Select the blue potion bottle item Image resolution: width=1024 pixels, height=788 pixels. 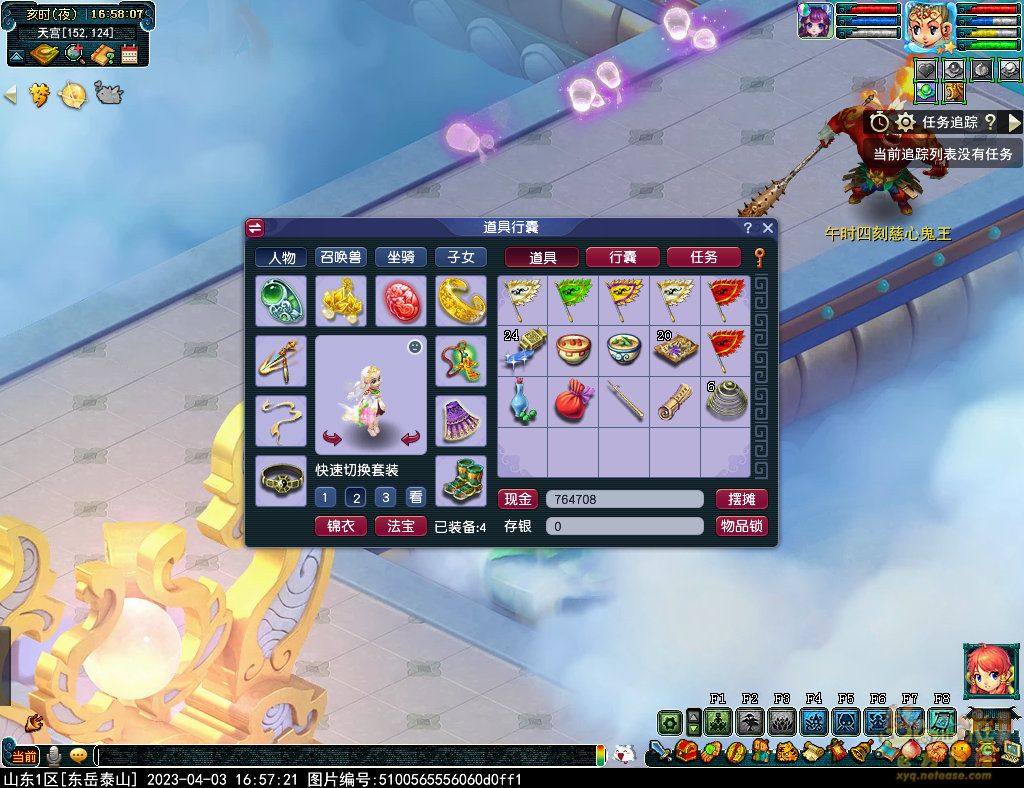[x=522, y=400]
